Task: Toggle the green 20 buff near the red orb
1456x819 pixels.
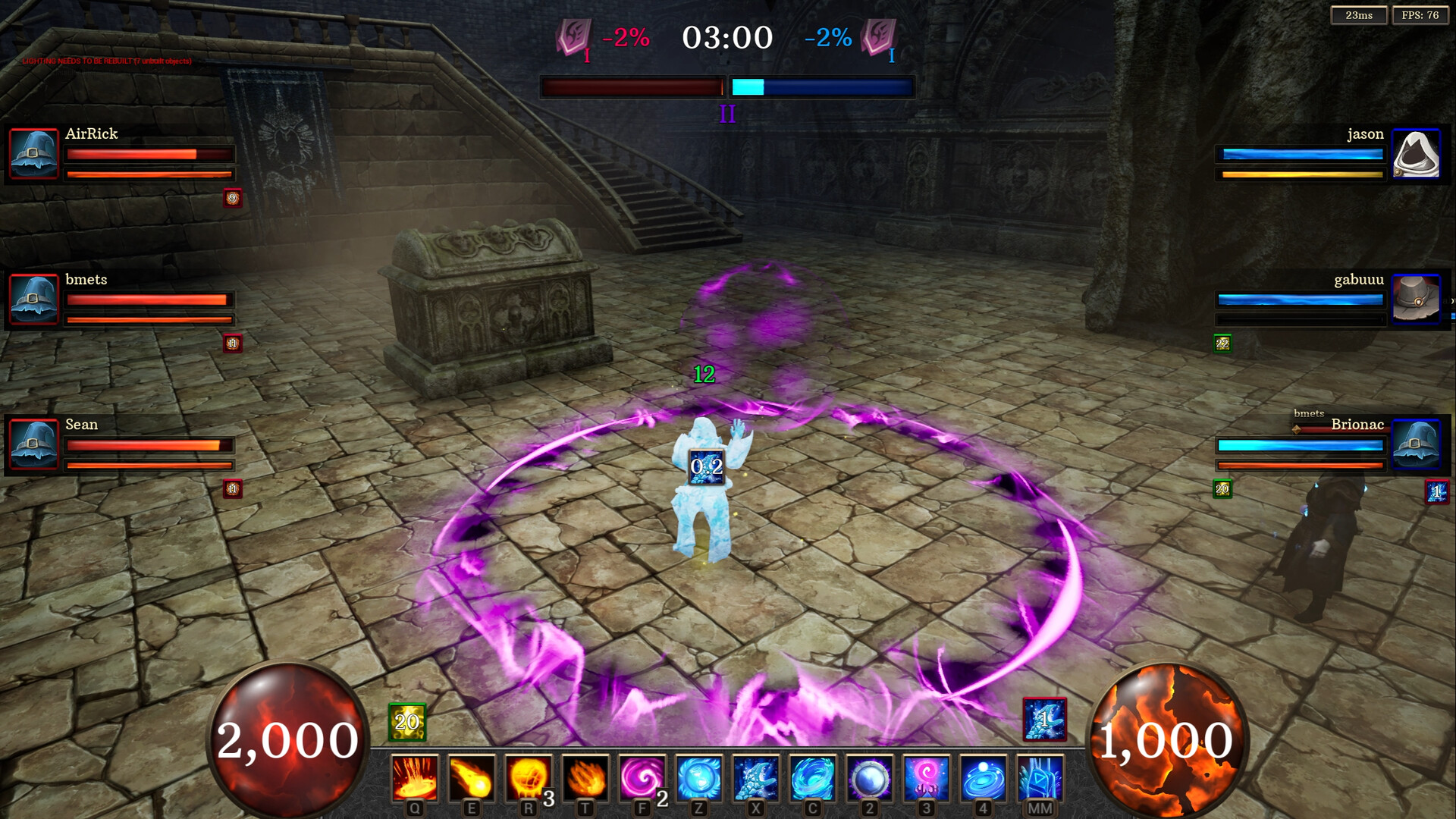Action: pos(406,721)
